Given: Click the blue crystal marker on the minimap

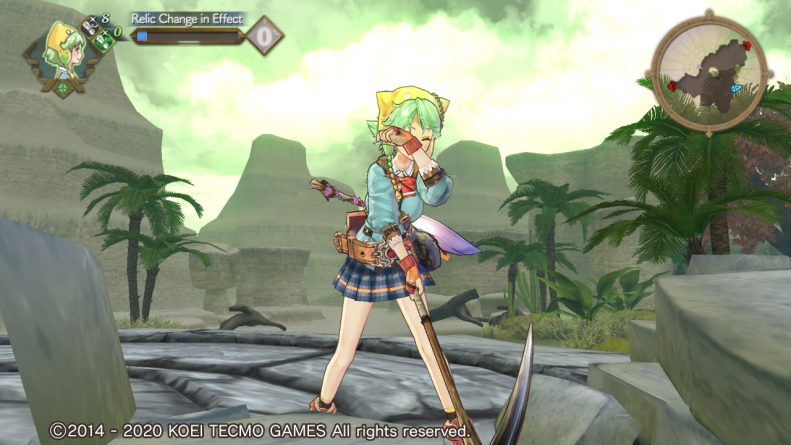Looking at the screenshot, I should click(x=738, y=90).
